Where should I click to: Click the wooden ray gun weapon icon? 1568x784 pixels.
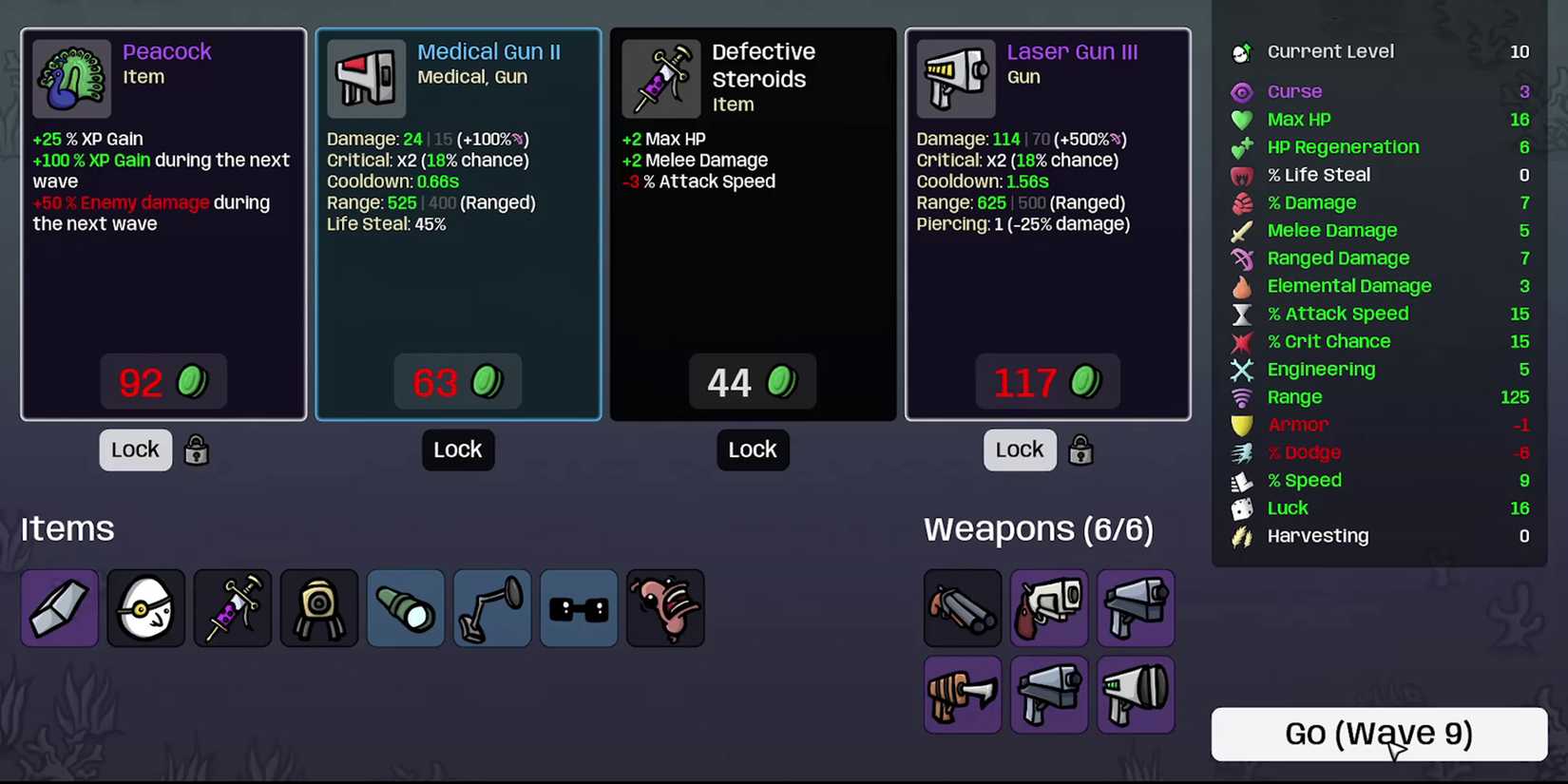tap(962, 695)
